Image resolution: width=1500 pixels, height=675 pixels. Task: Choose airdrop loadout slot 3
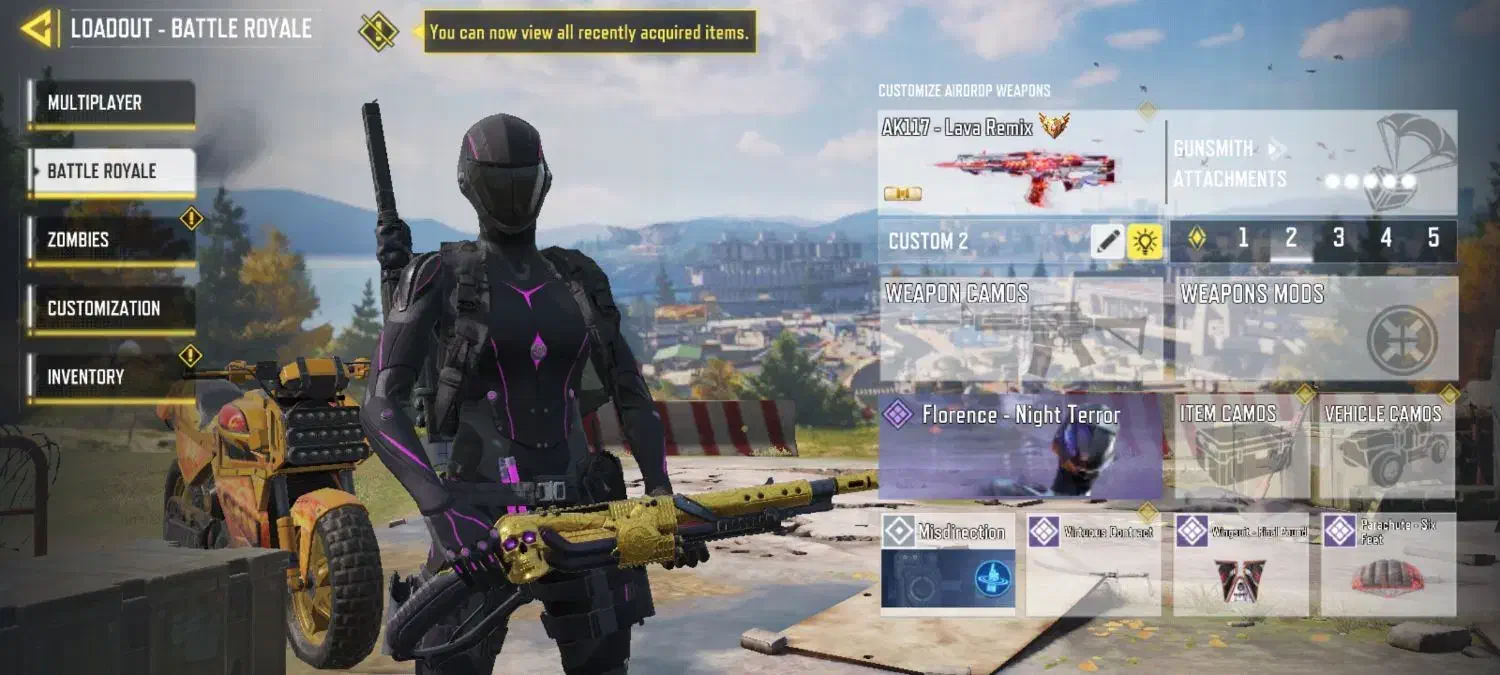point(1338,239)
